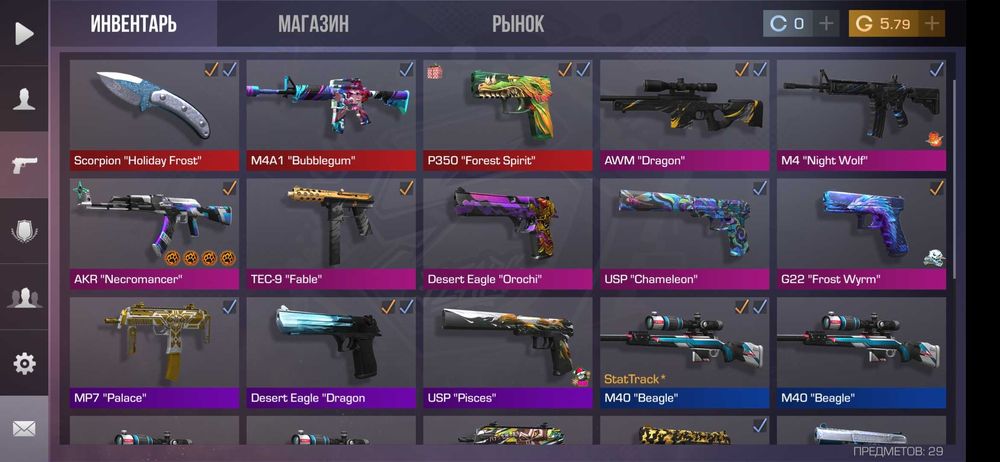Viewport: 1000px width, 462px height.
Task: Select the StatTrack M40 "Beagle" rifle
Action: (x=685, y=351)
